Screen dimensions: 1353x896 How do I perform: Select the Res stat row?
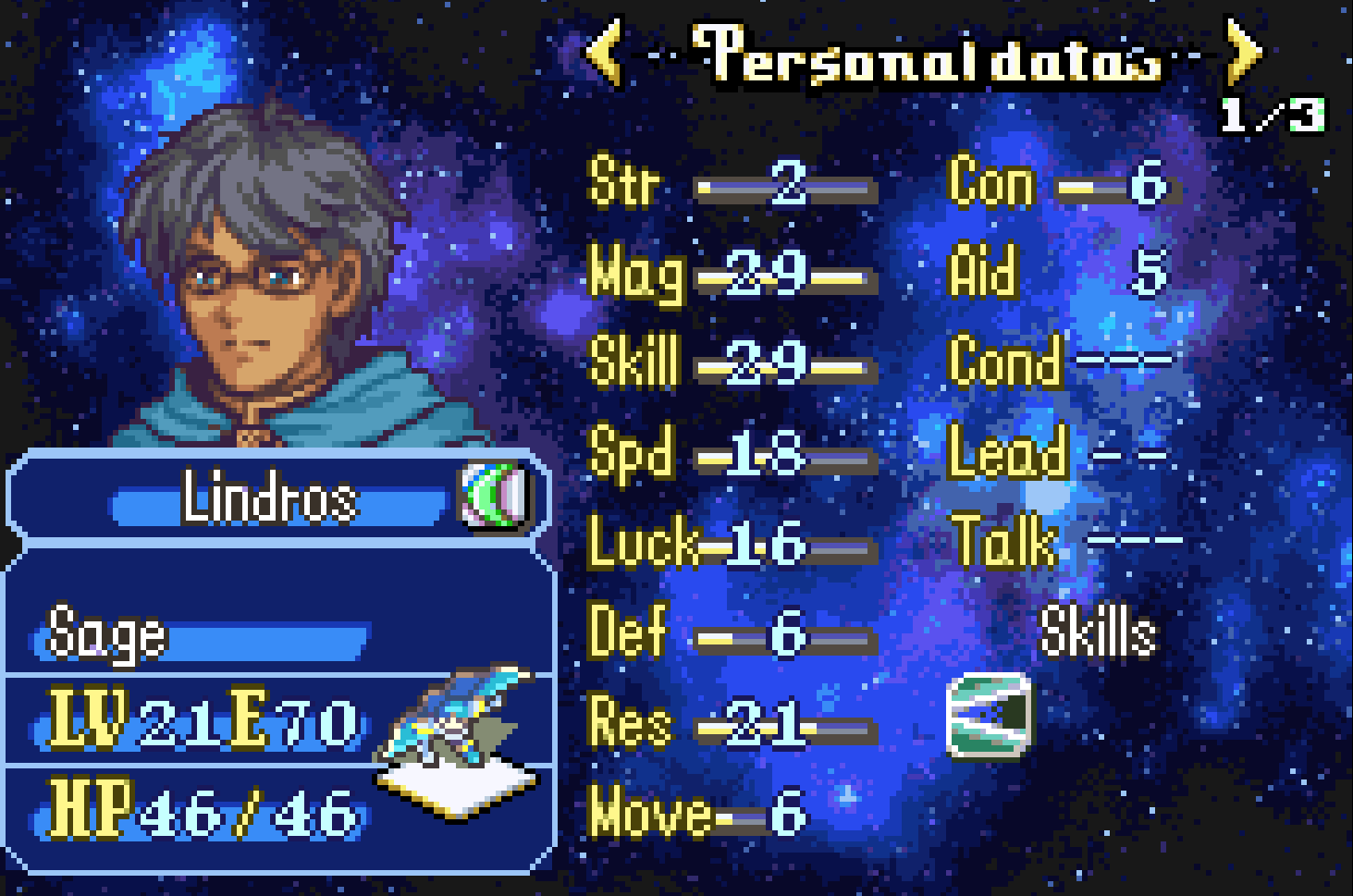tap(731, 723)
